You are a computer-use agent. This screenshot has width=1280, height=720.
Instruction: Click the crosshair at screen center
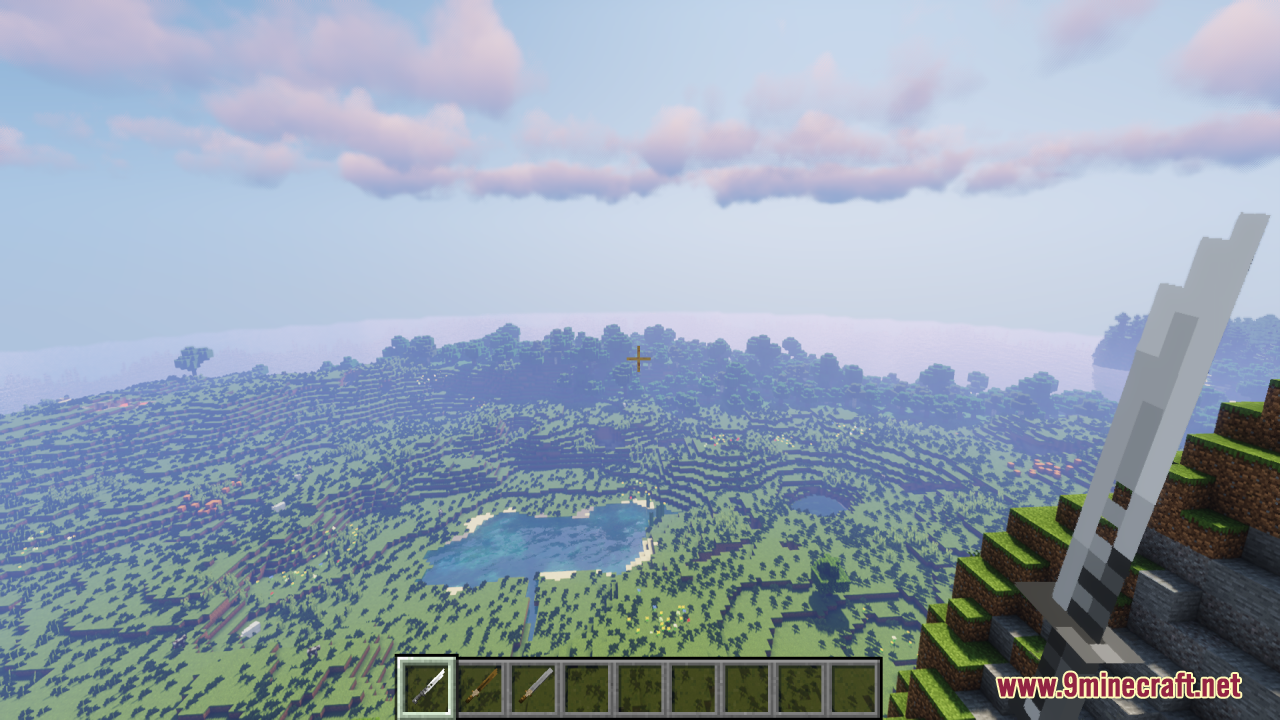coord(639,358)
